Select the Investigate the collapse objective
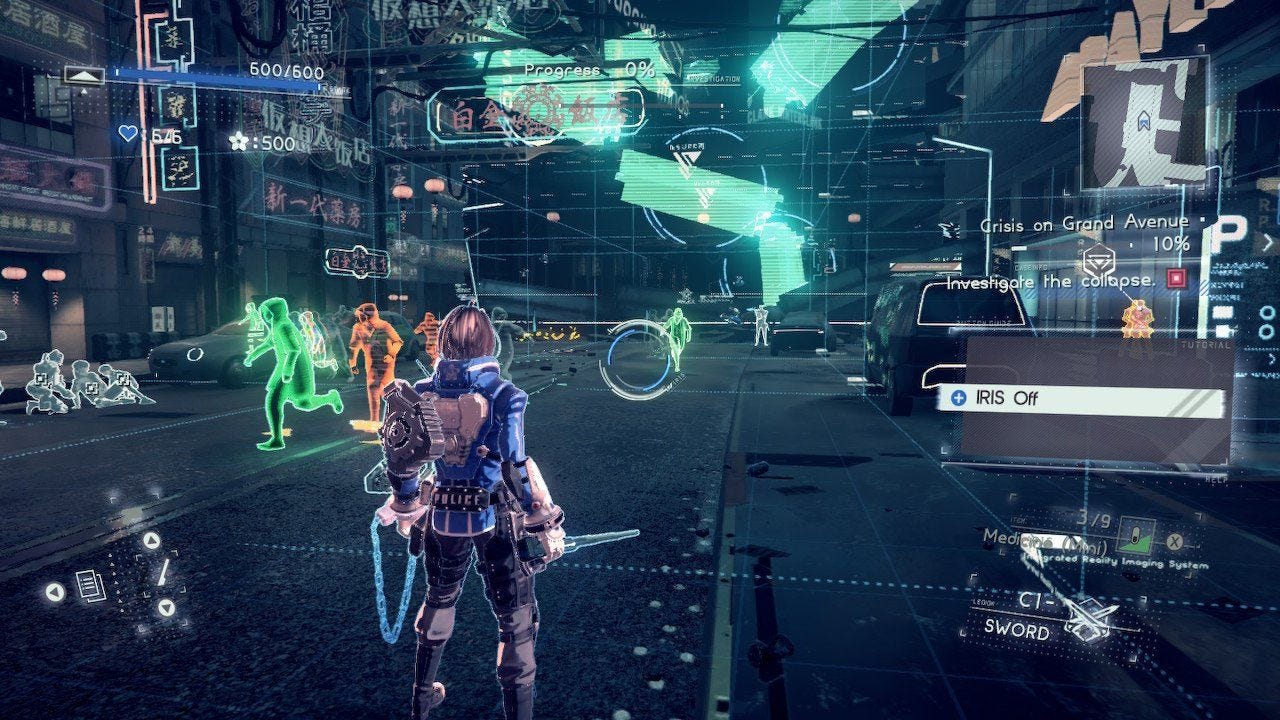This screenshot has width=1280, height=720. (x=1050, y=282)
